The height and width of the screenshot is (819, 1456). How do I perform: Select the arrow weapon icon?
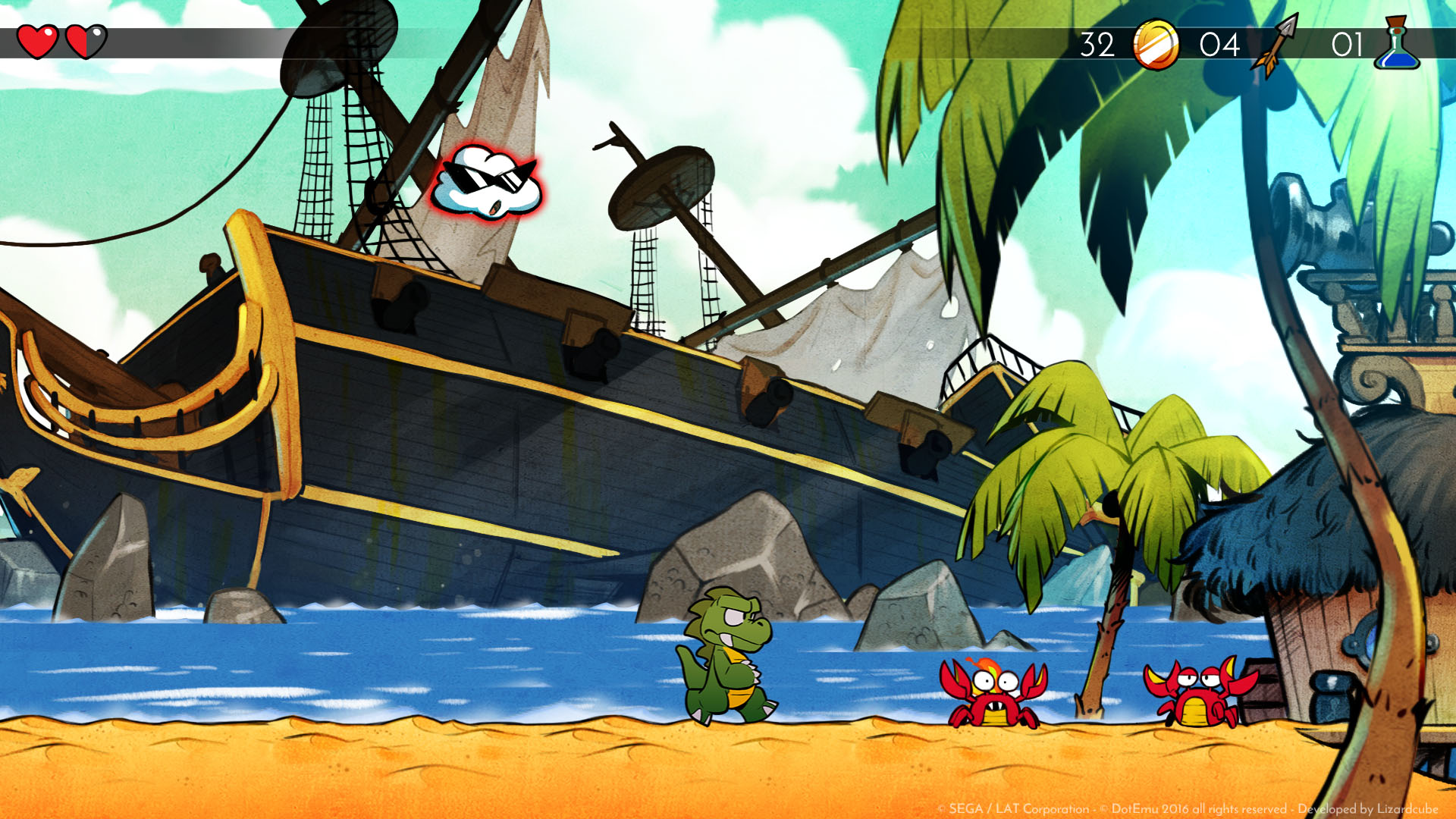click(1276, 45)
